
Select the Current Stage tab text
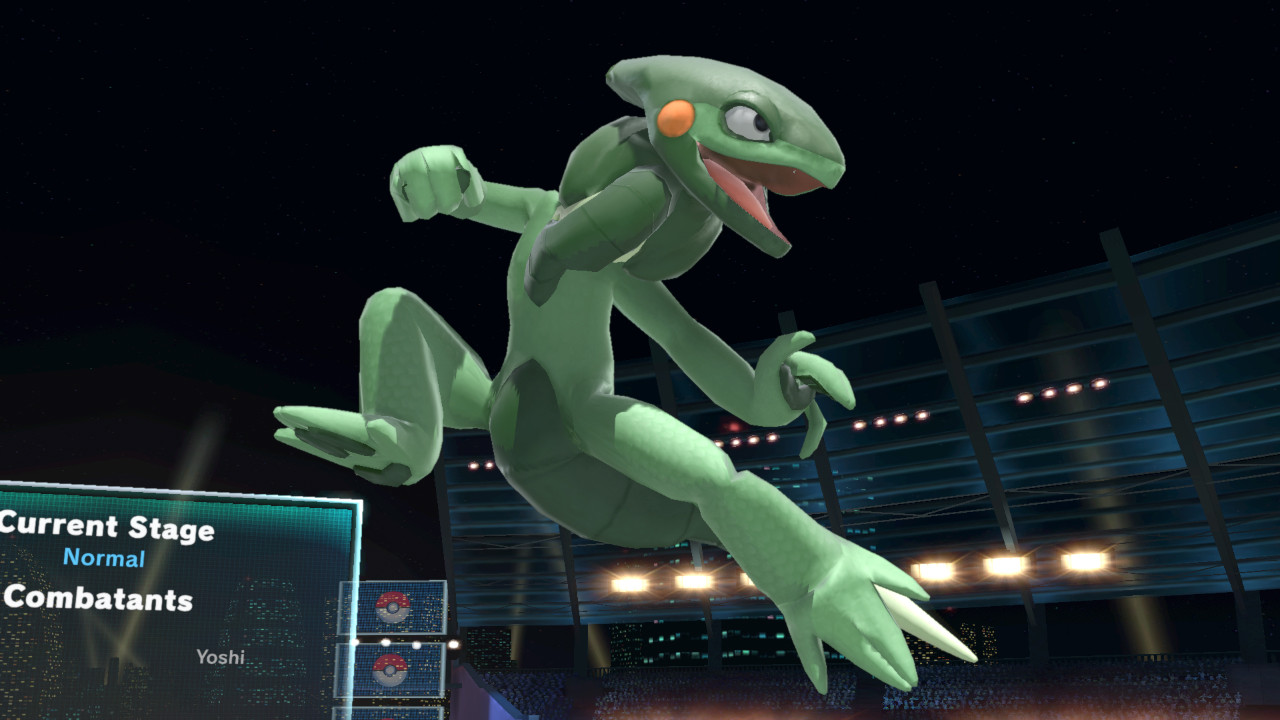click(x=105, y=524)
